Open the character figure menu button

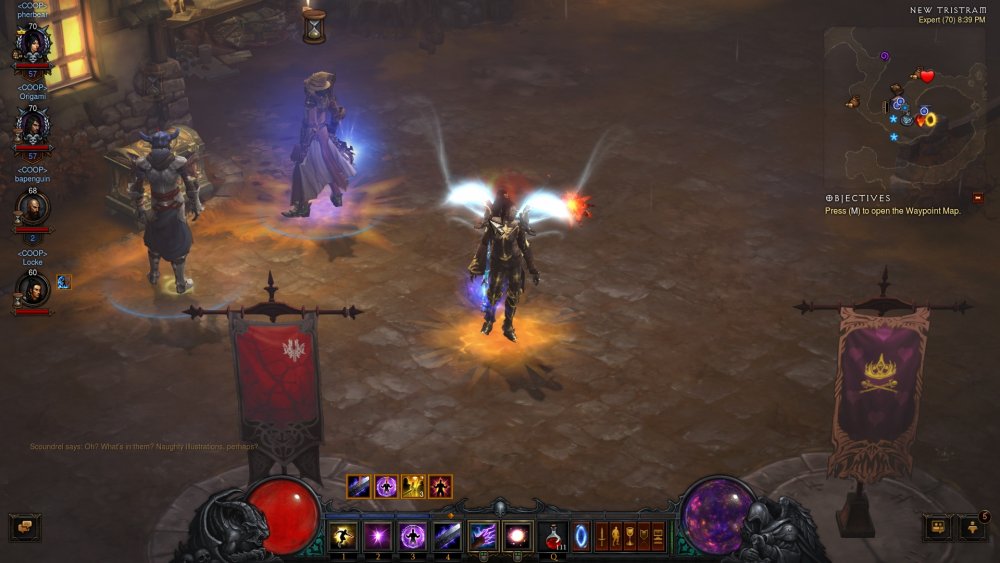pyautogui.click(x=616, y=536)
